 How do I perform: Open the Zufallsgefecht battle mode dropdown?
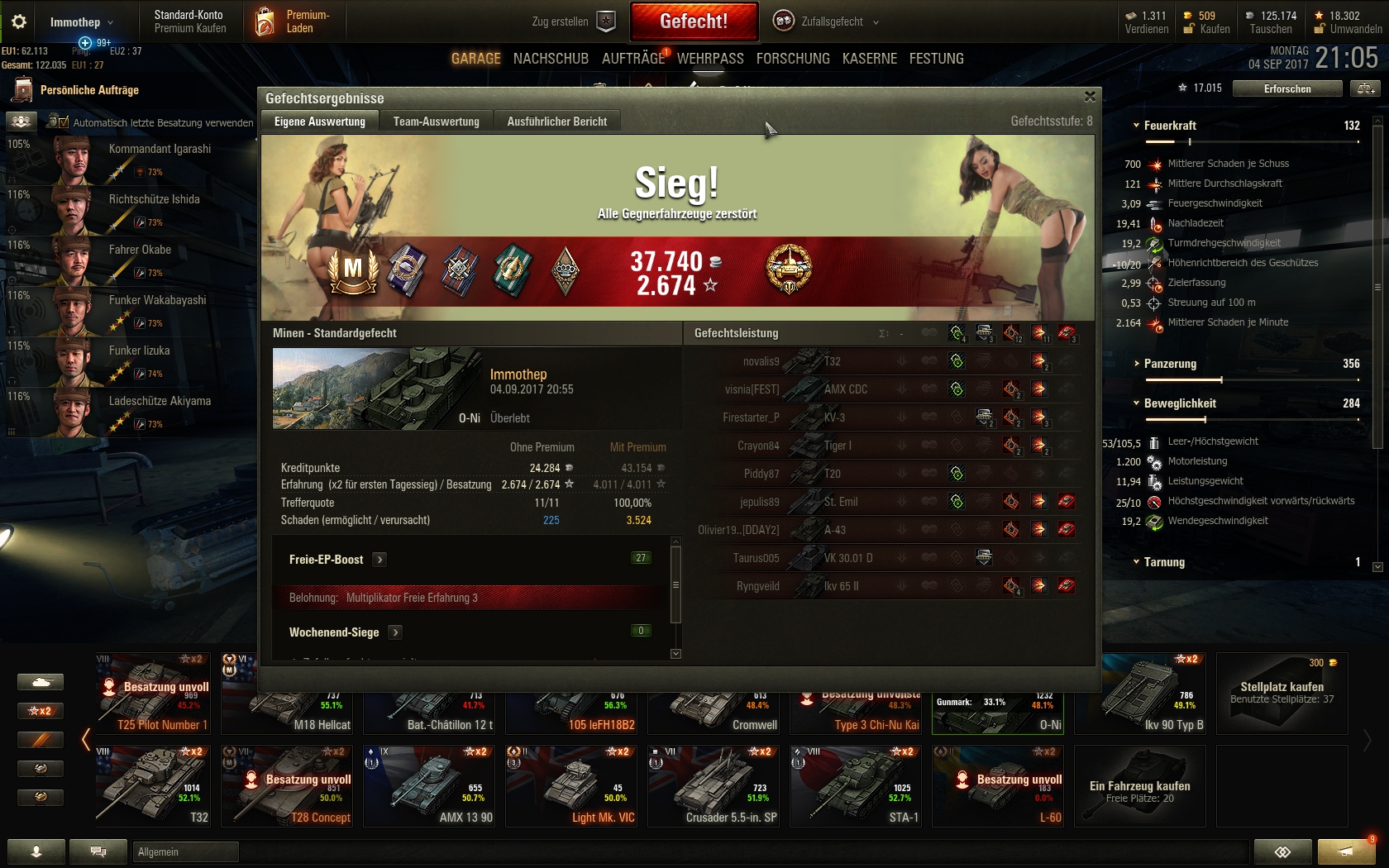(827, 21)
